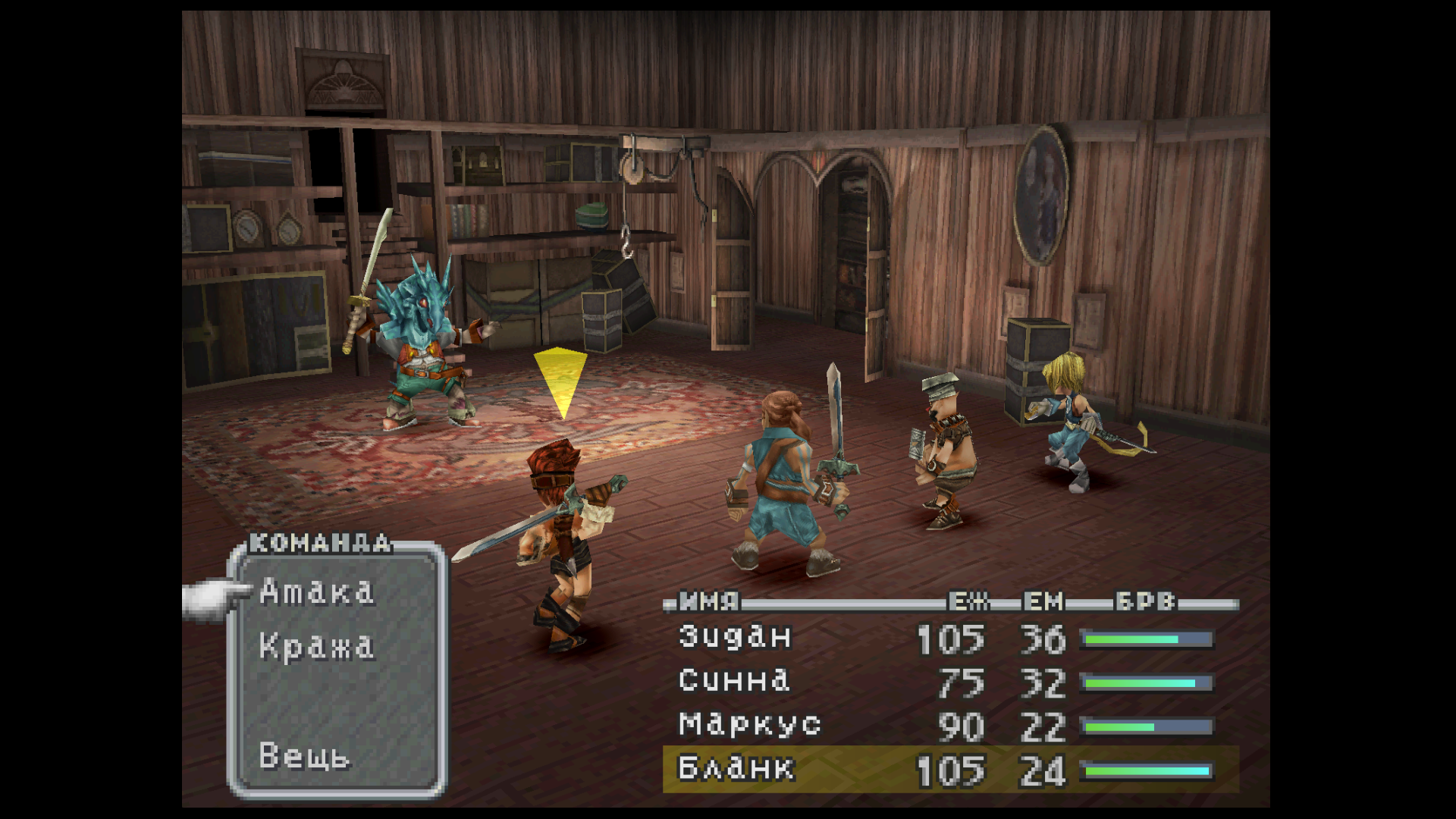Select Синна in the party list

[x=733, y=681]
